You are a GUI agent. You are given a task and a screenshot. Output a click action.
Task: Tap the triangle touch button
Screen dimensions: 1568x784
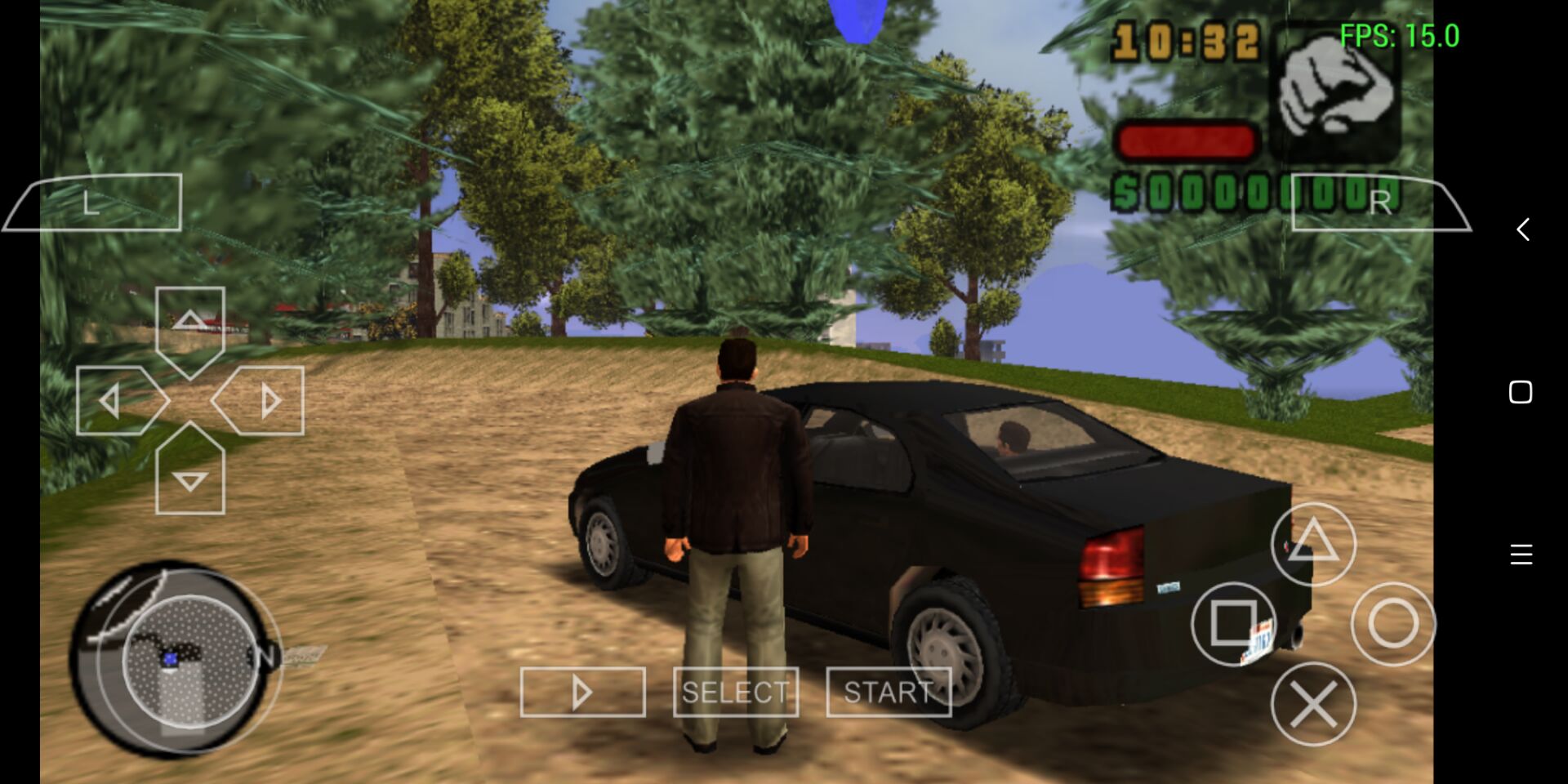(x=1313, y=543)
